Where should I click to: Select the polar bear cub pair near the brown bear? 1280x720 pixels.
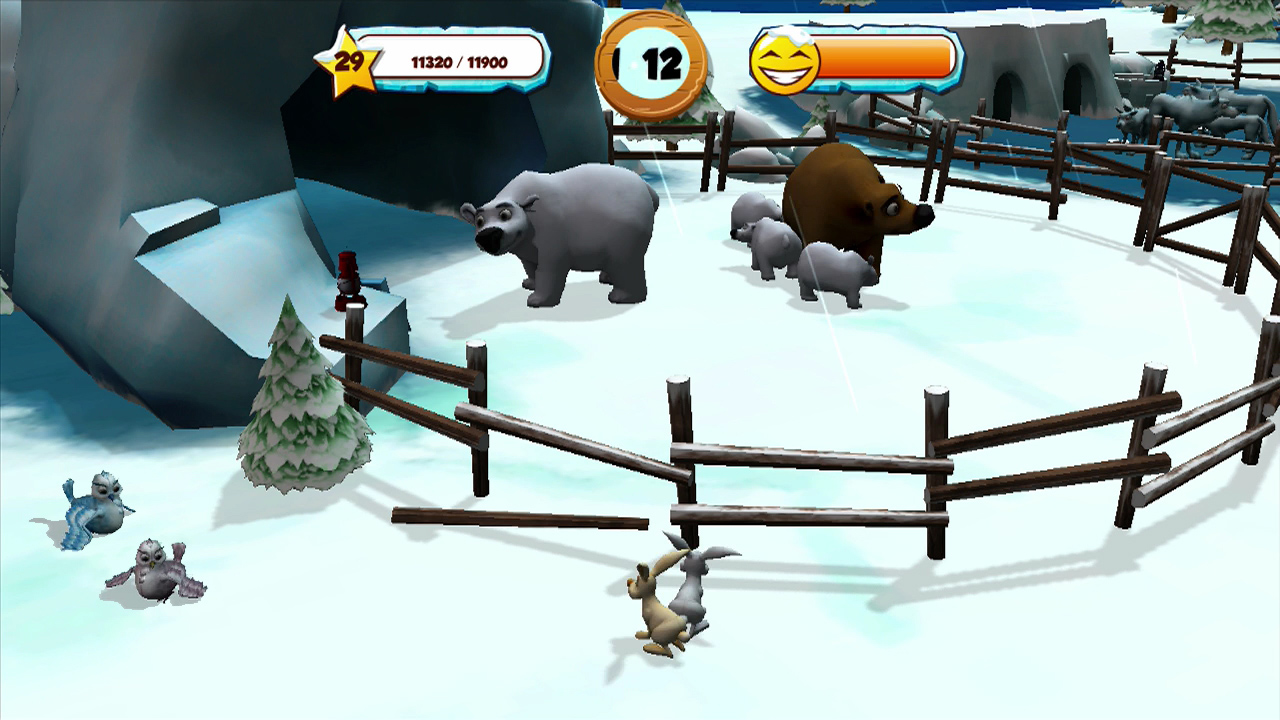pyautogui.click(x=762, y=240)
